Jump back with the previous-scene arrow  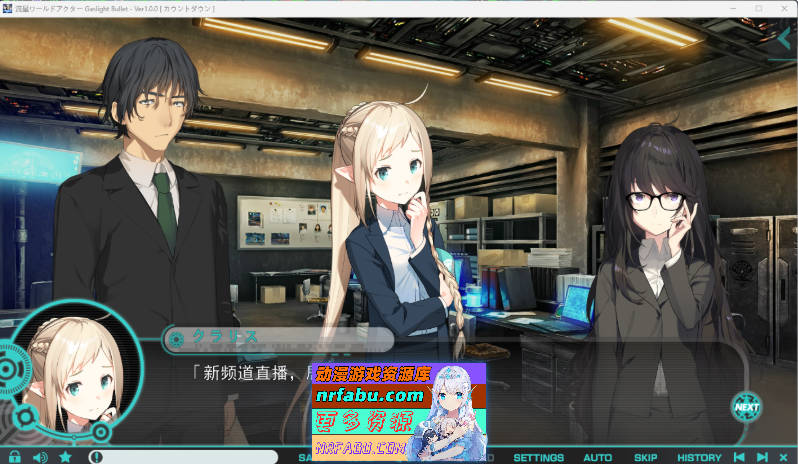739,457
